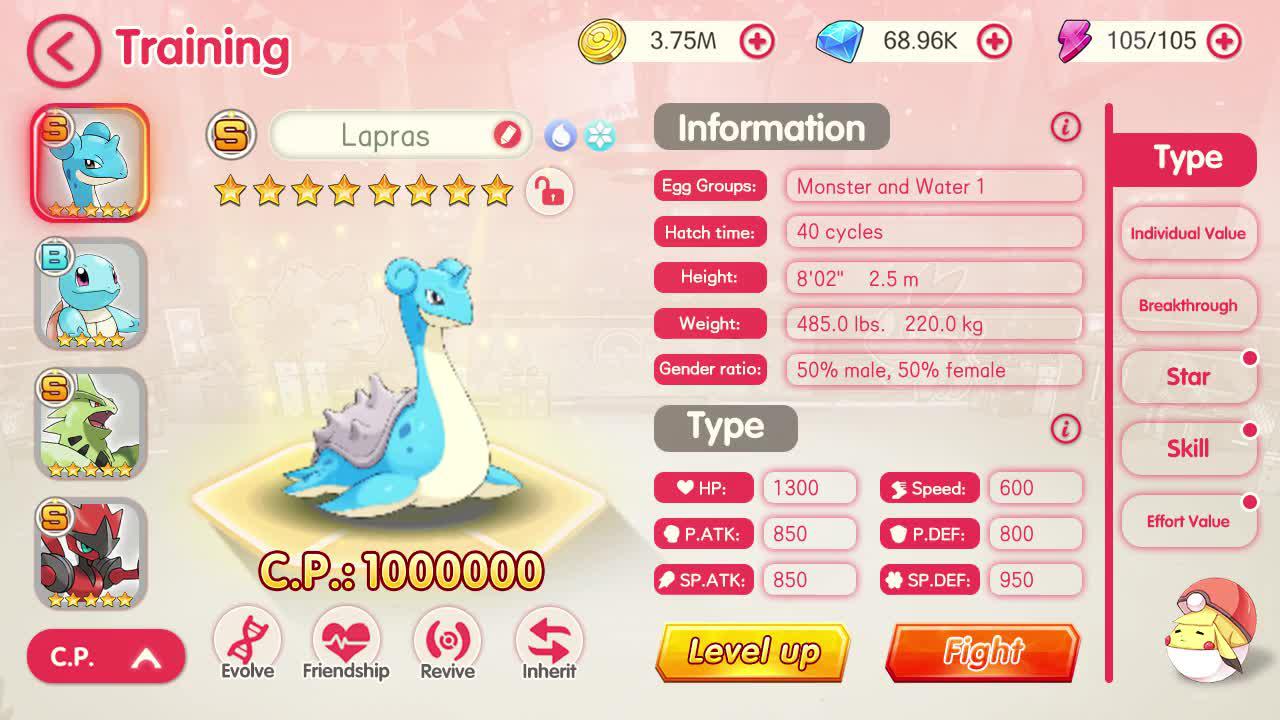This screenshot has width=1280, height=720.
Task: Open the Inherit feature
Action: [548, 640]
